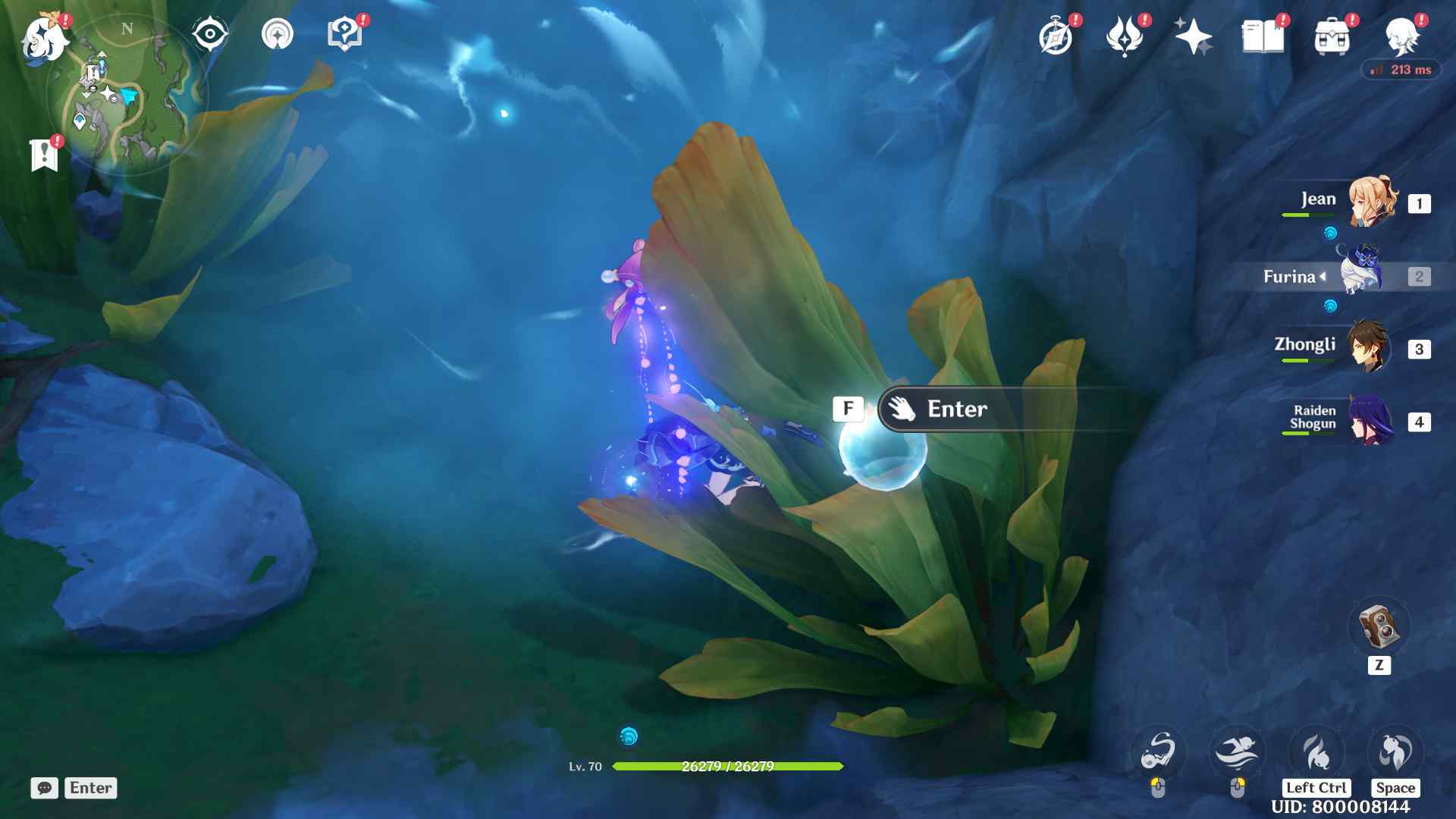This screenshot has width=1456, height=819.
Task: Use the Kamera gadget icon
Action: click(1379, 626)
